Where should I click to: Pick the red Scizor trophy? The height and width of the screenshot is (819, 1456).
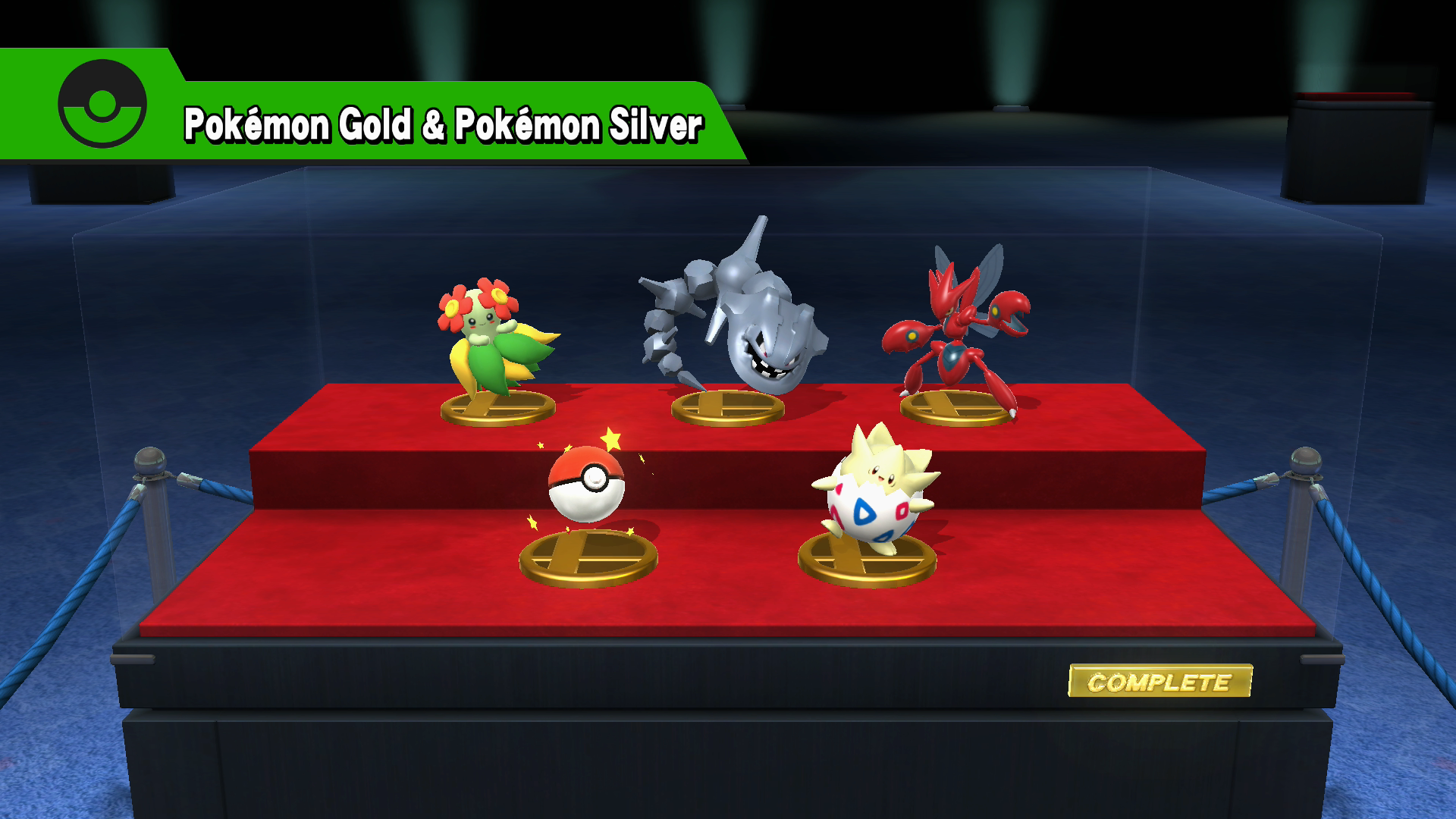pos(957,334)
